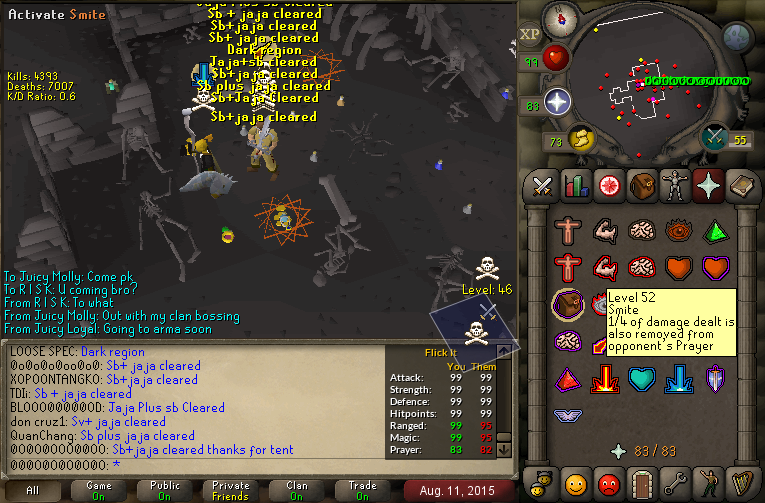Screen dimensions: 765x503
Task: Click the compass to face north
Action: tap(559, 19)
